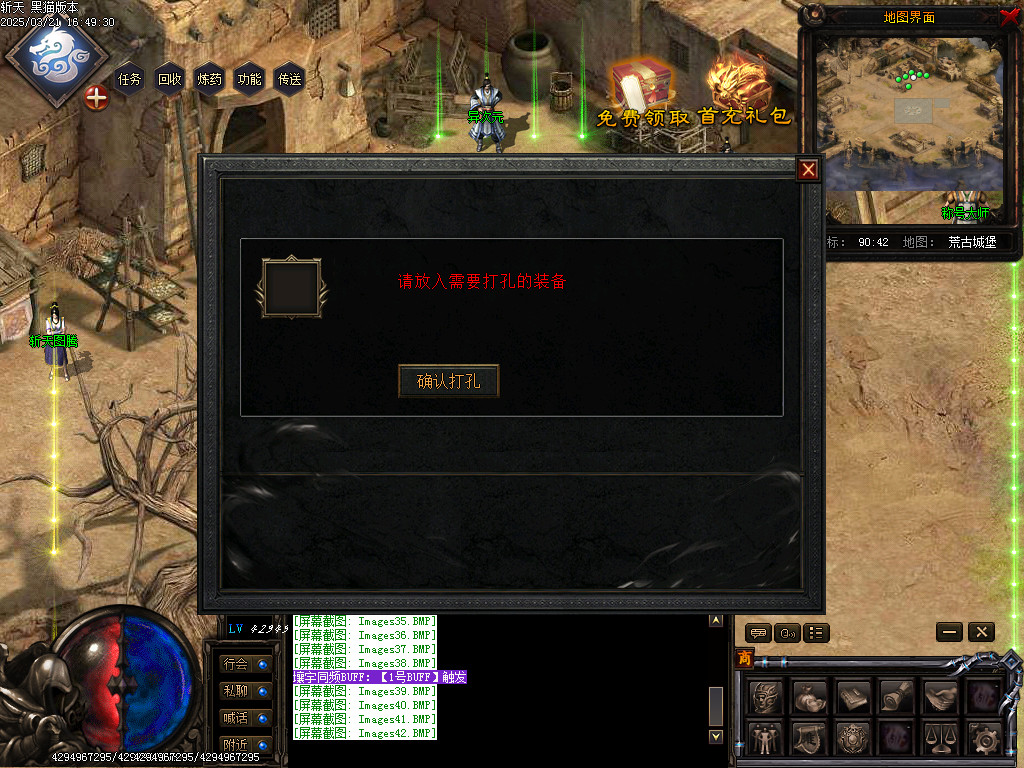The height and width of the screenshot is (768, 1024).
Task: Open the bag with the money pouch icon
Action: pyautogui.click(x=810, y=696)
